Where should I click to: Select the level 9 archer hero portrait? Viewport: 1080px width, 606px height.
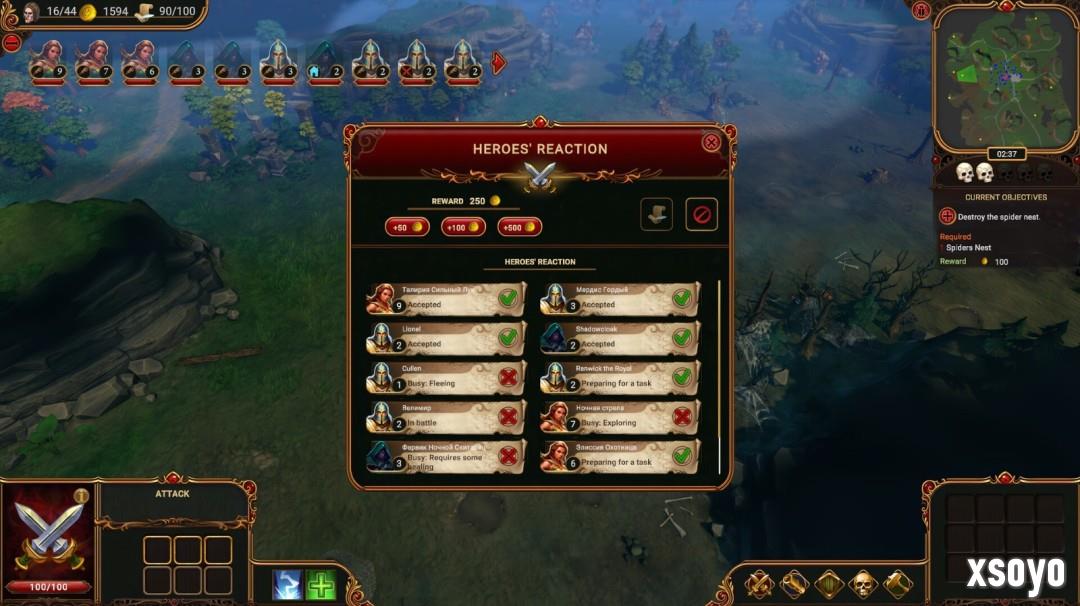click(x=46, y=61)
